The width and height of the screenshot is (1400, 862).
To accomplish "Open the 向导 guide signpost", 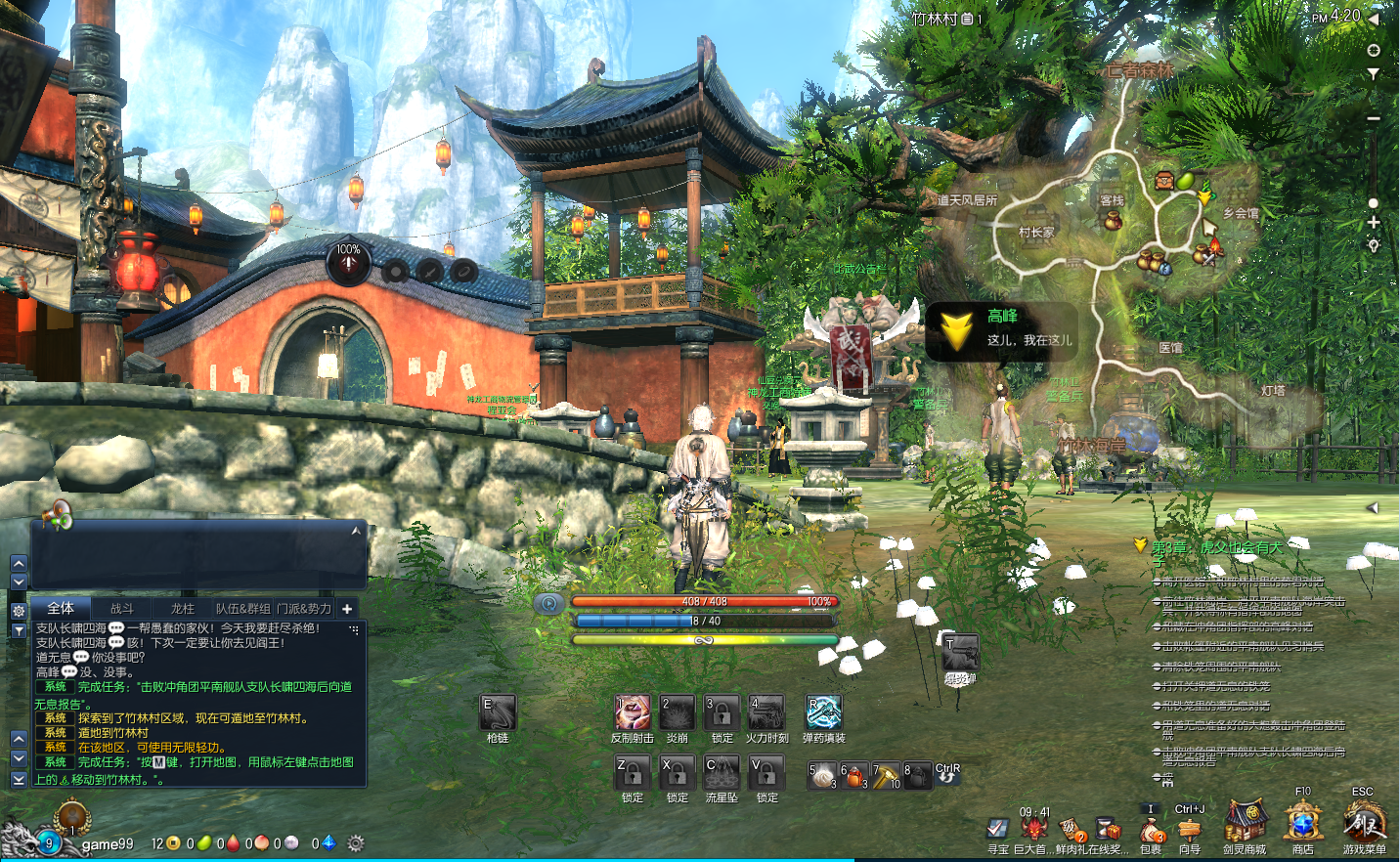I will coord(1189,831).
